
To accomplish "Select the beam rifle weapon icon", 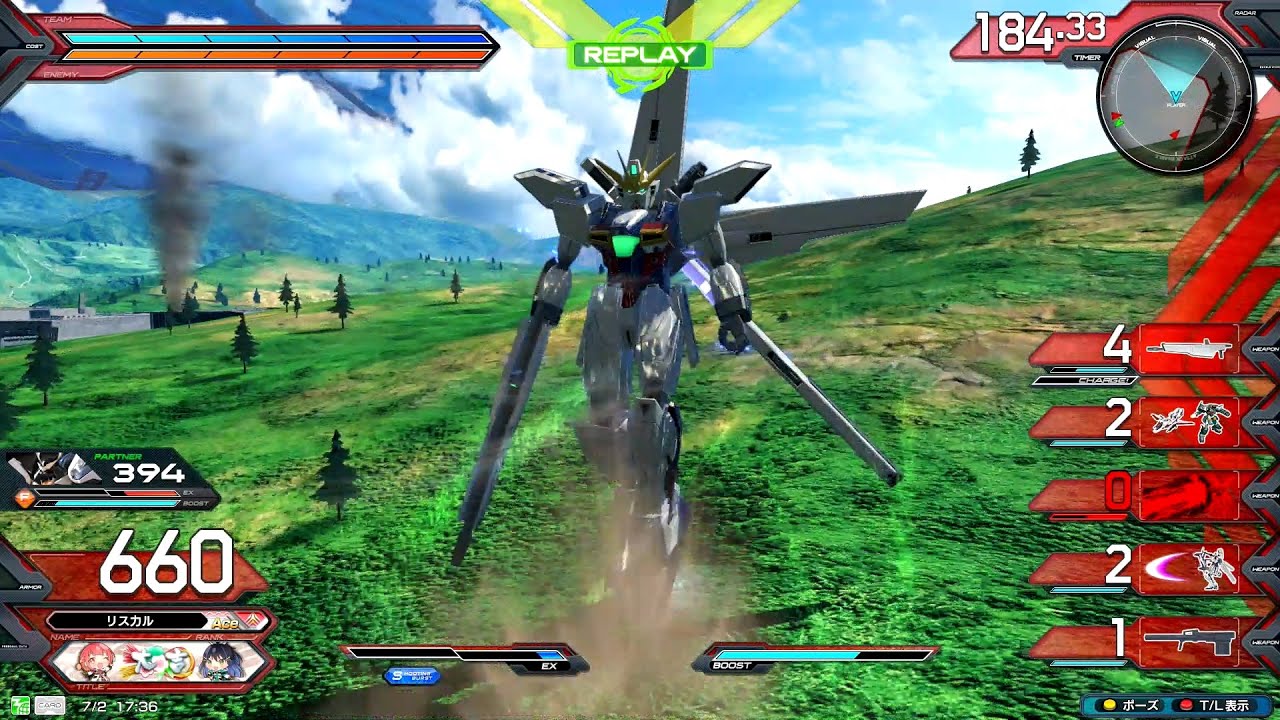I will 1188,349.
